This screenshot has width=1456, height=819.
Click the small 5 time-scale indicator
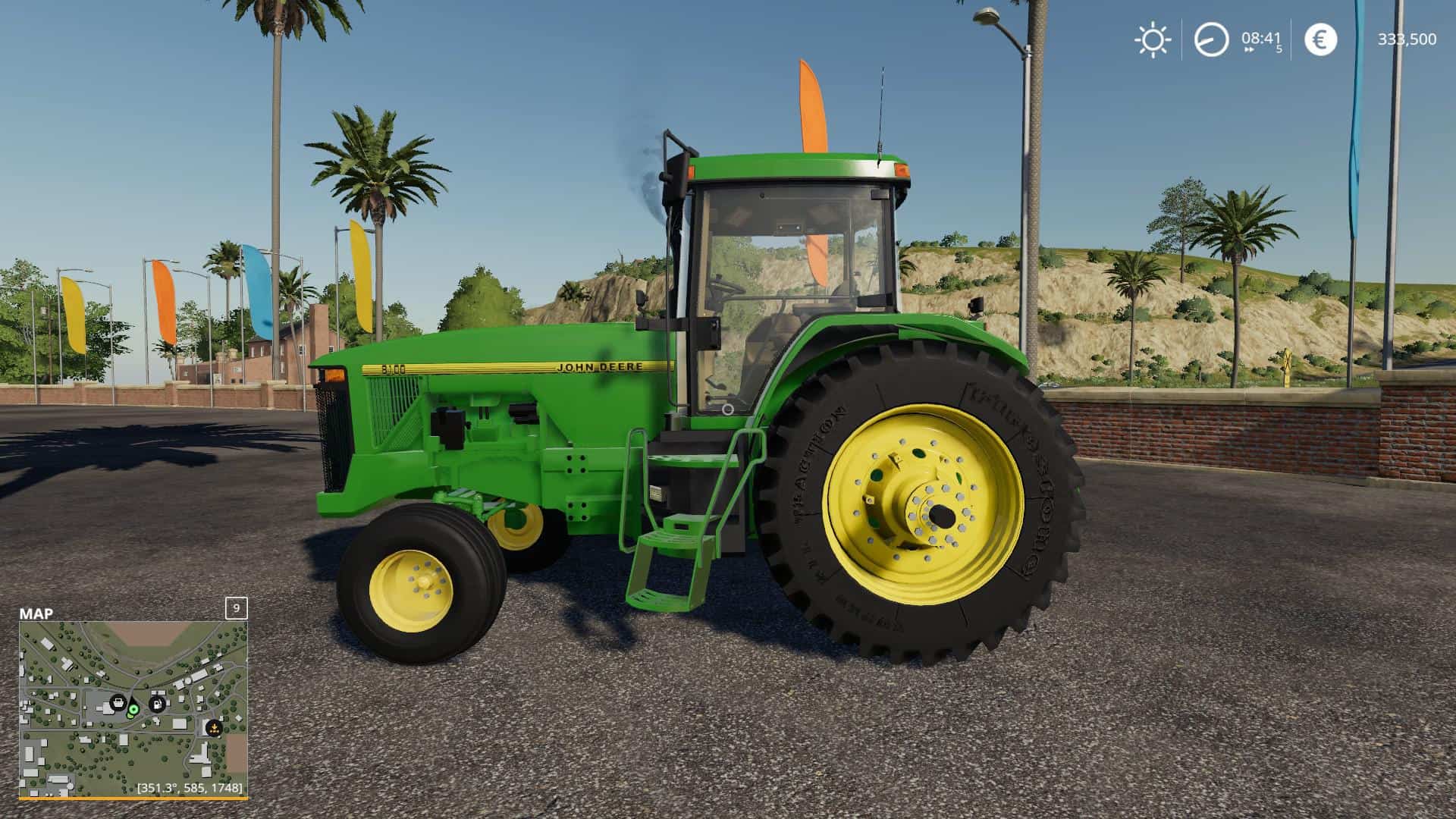(x=1280, y=49)
